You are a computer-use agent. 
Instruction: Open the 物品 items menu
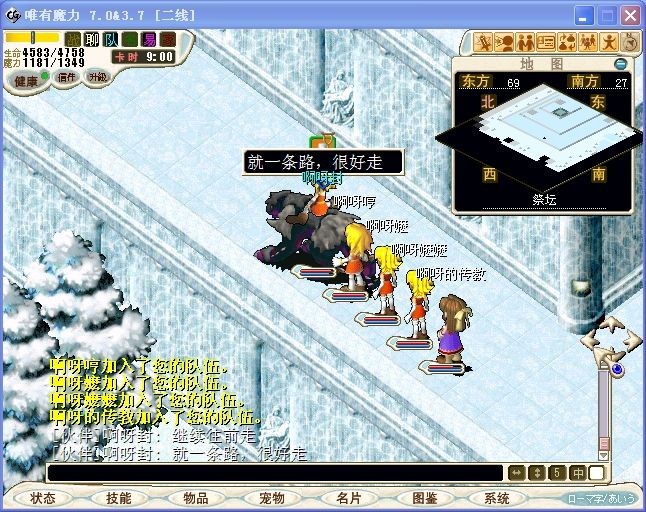click(x=195, y=497)
